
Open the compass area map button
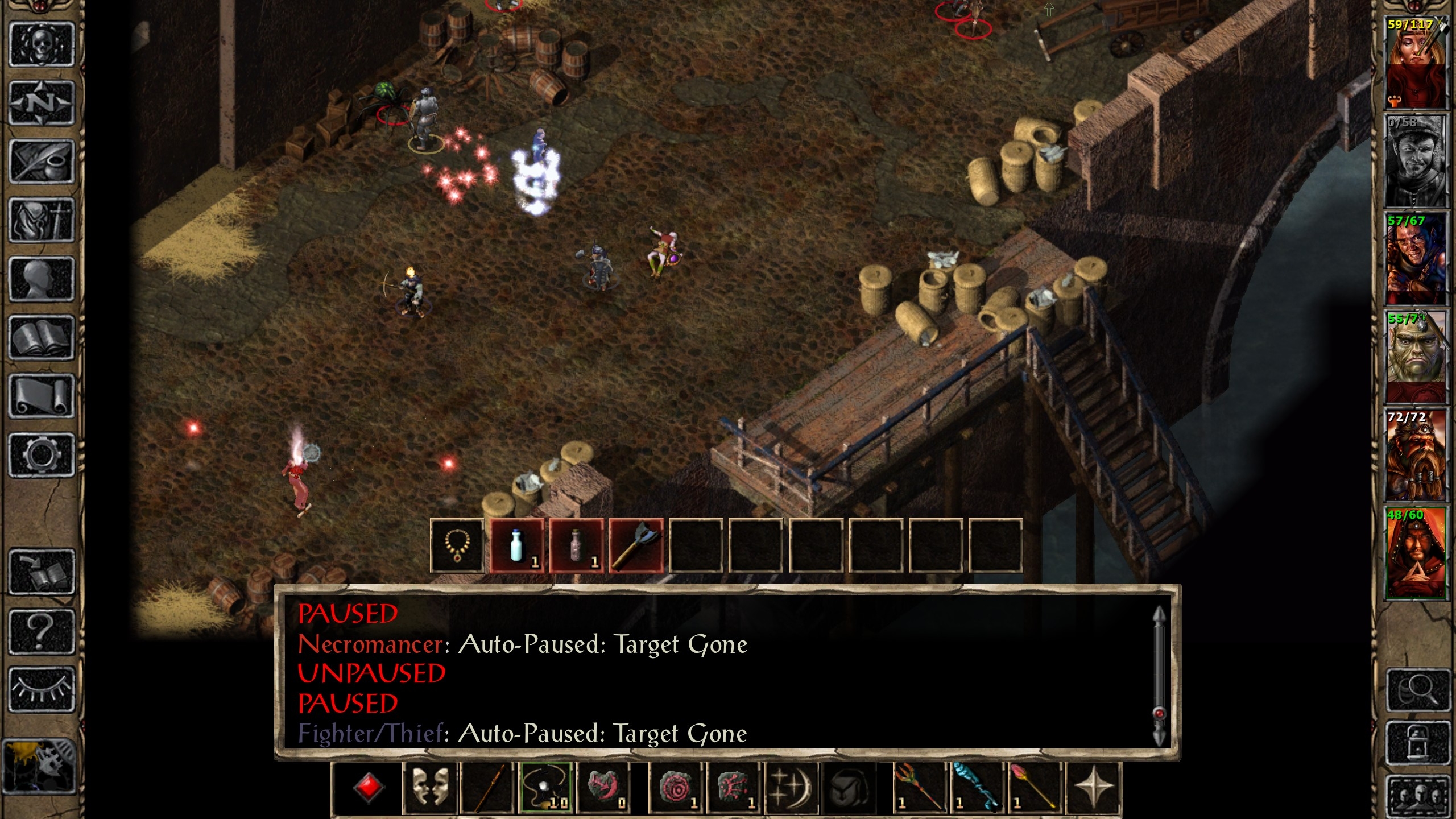click(x=42, y=103)
